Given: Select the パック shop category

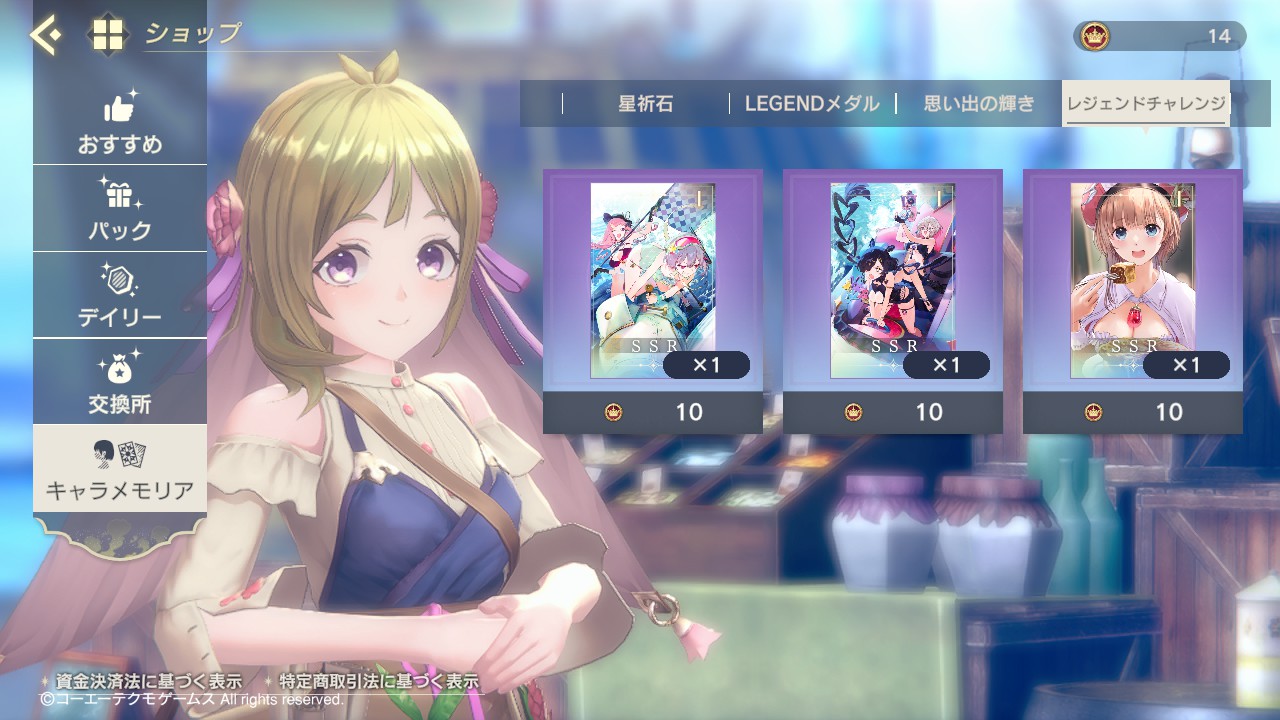Looking at the screenshot, I should click(120, 210).
